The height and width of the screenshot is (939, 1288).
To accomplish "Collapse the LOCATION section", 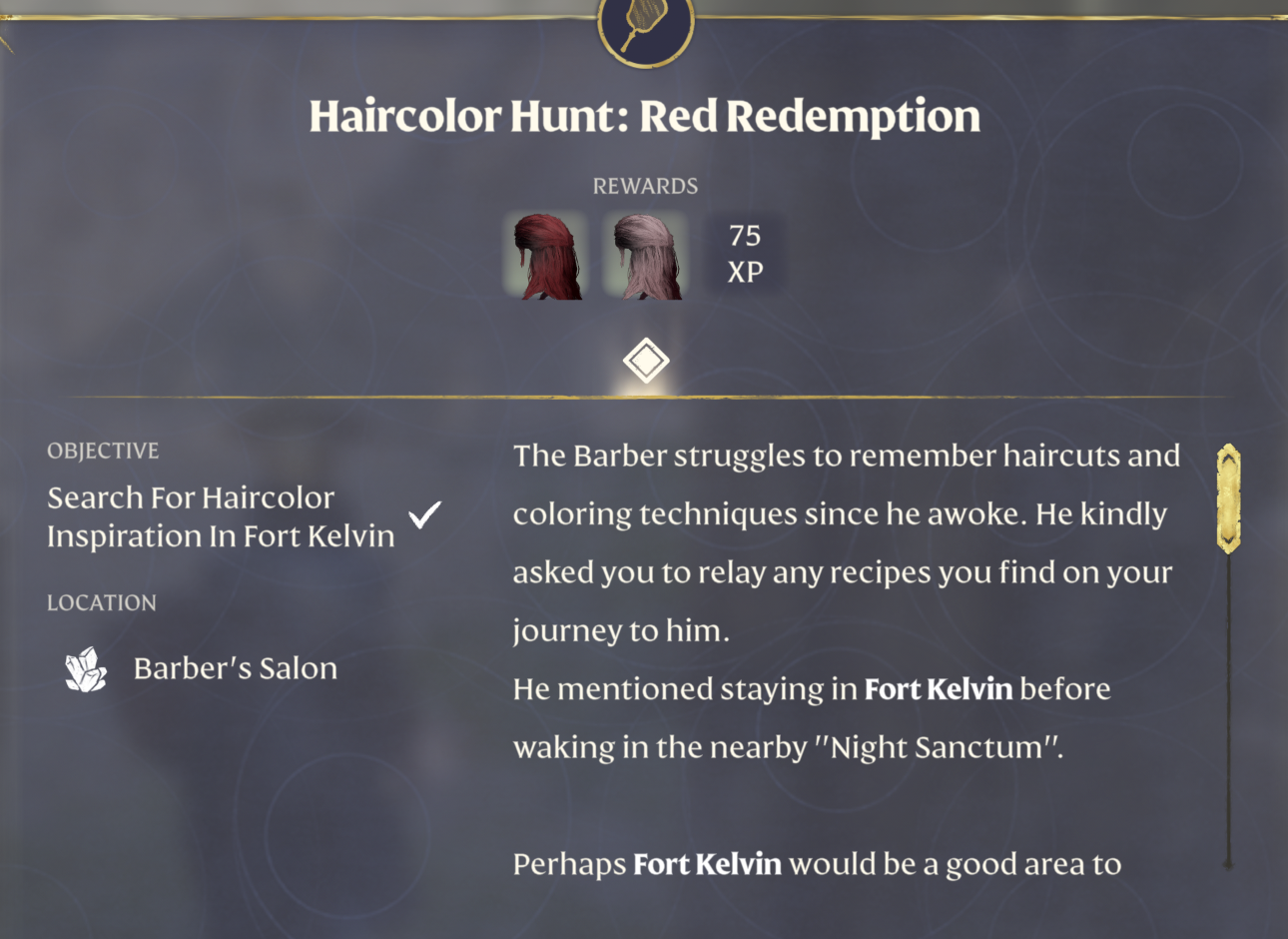I will click(x=101, y=602).
